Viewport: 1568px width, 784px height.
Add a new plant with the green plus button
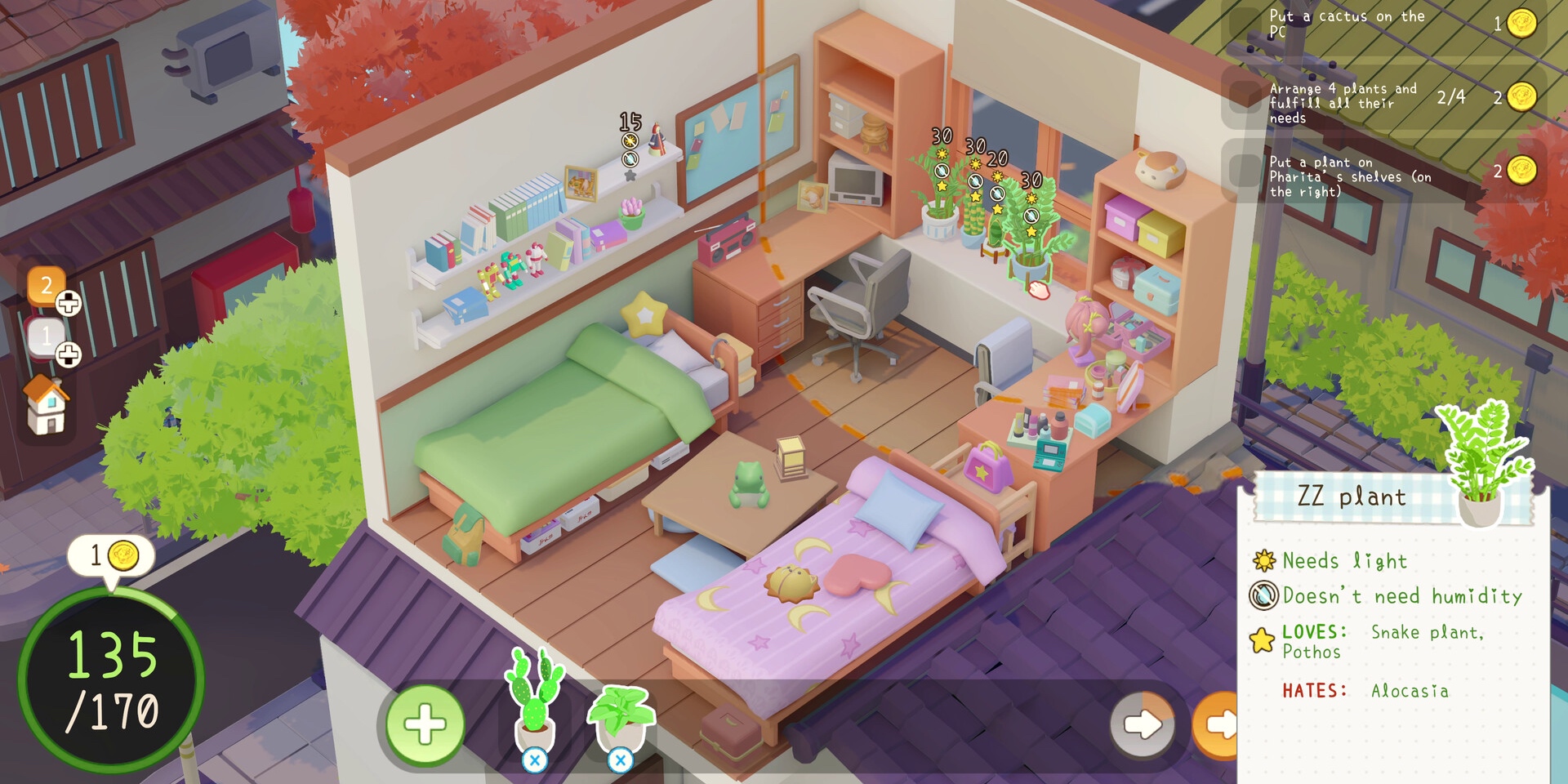(425, 724)
